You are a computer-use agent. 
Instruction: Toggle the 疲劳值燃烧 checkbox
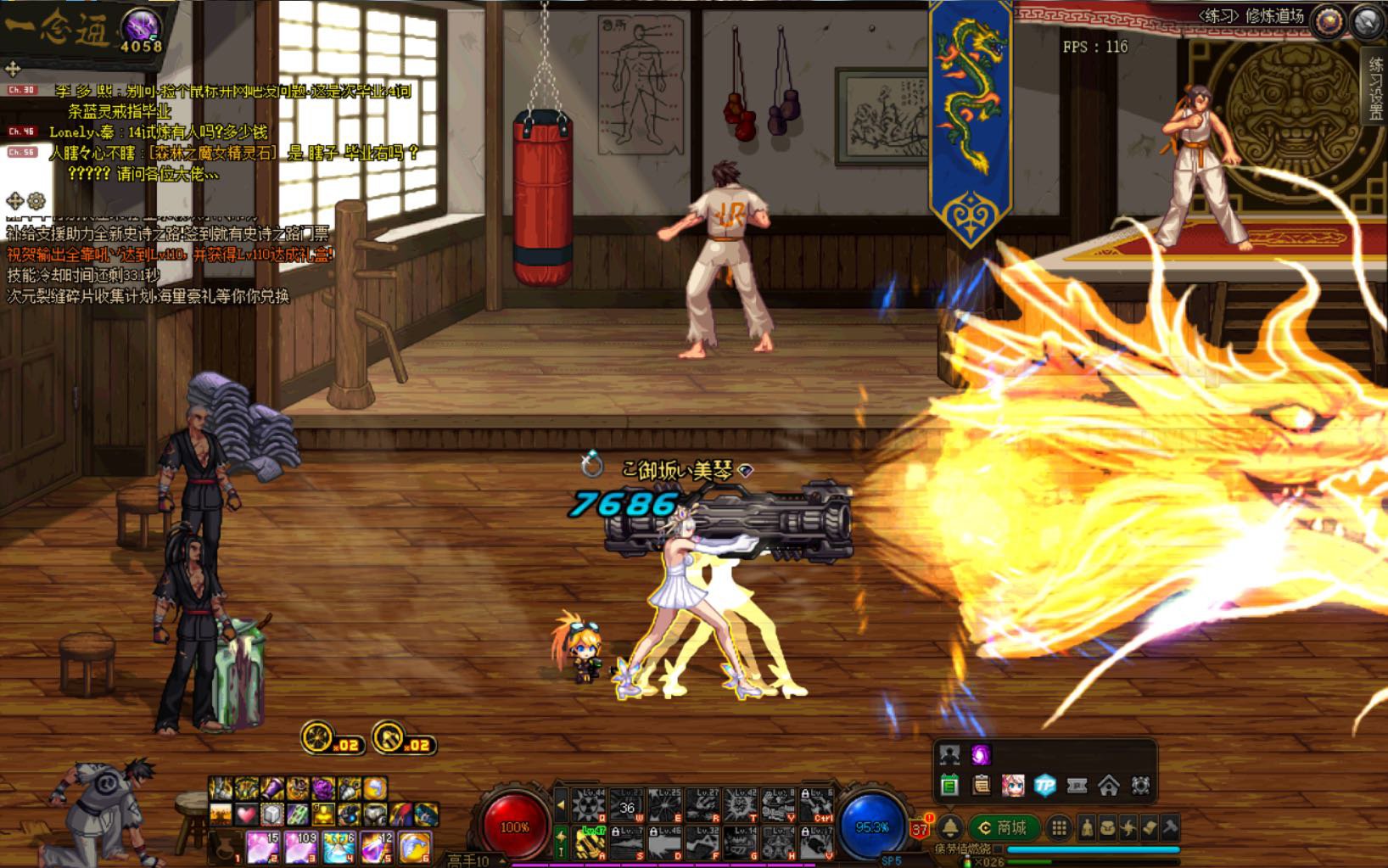[x=999, y=849]
